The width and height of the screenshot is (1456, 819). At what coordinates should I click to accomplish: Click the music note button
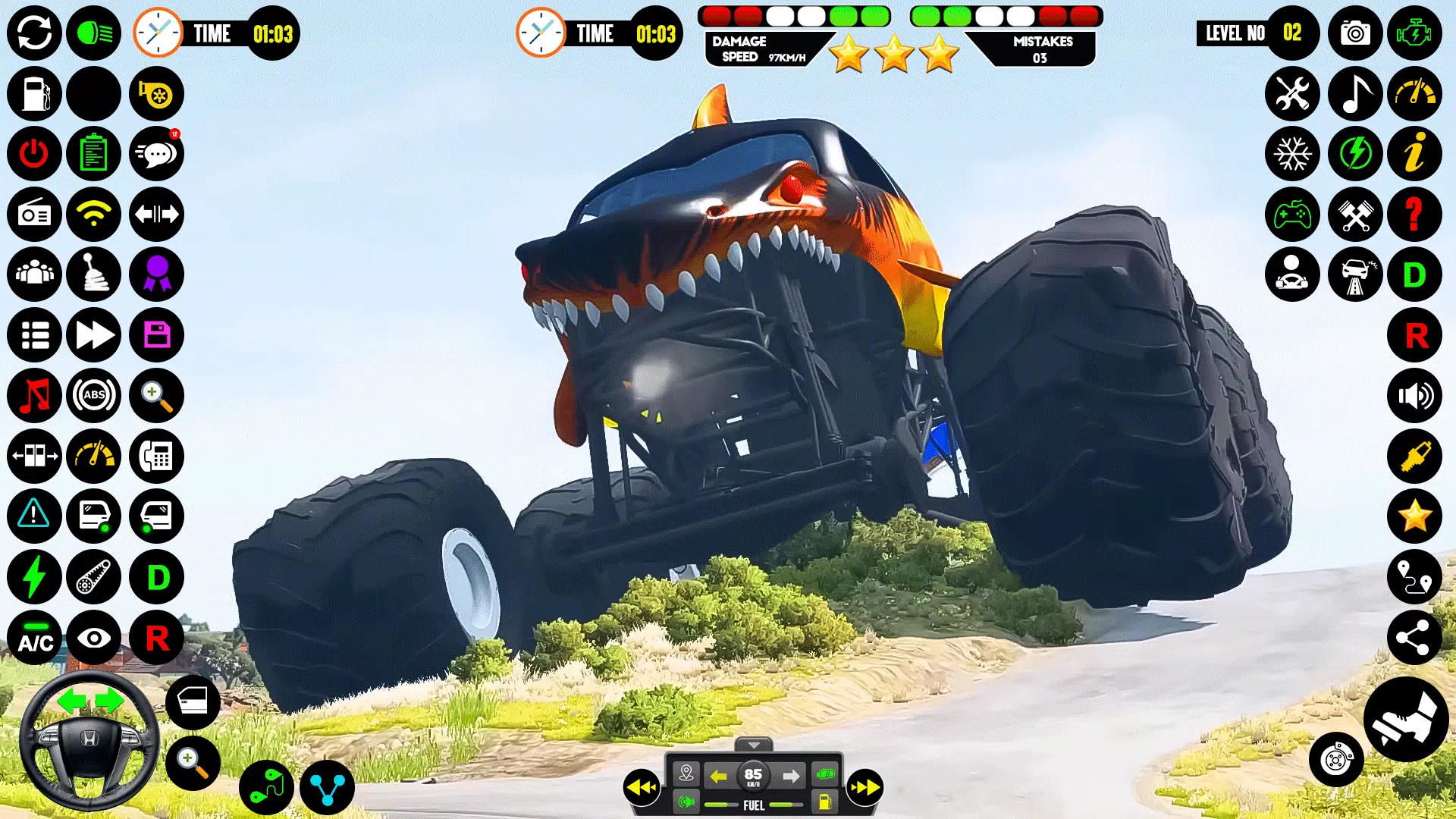(1355, 94)
